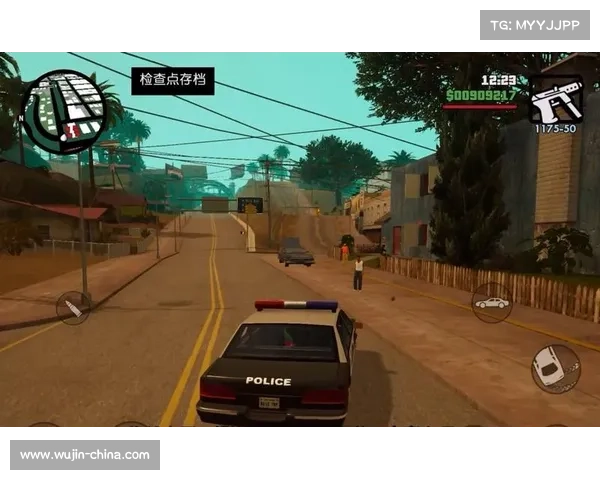Select the submachine gun weapon icon
600x480 pixels.
coord(556,99)
